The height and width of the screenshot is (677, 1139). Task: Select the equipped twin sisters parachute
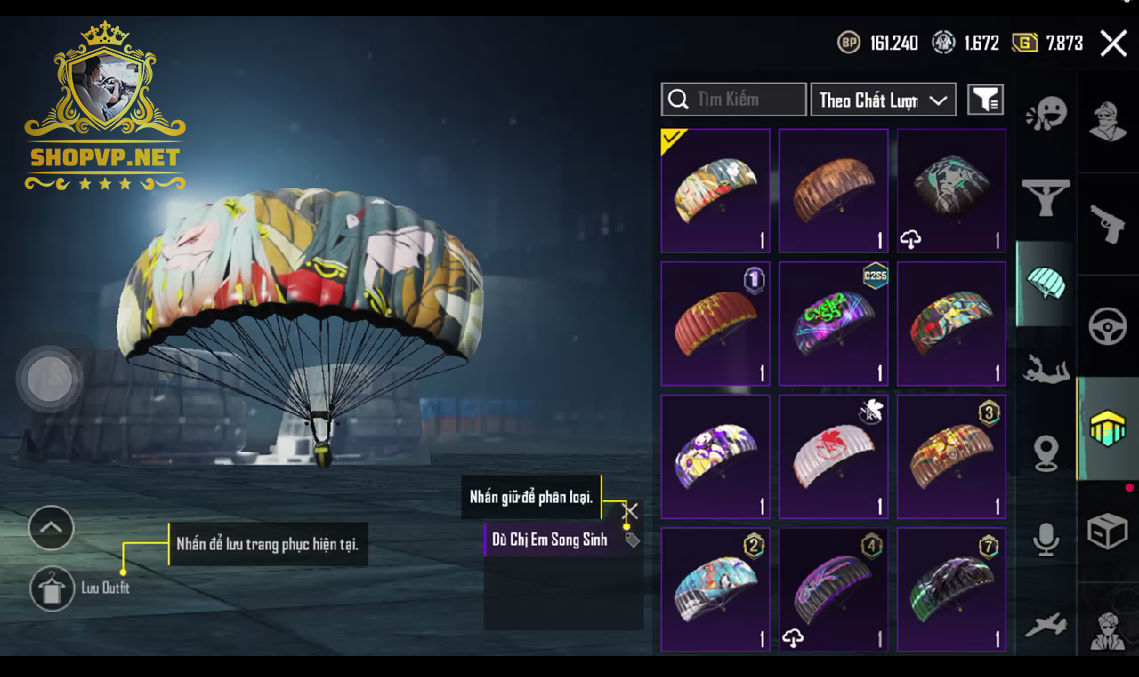click(x=715, y=190)
